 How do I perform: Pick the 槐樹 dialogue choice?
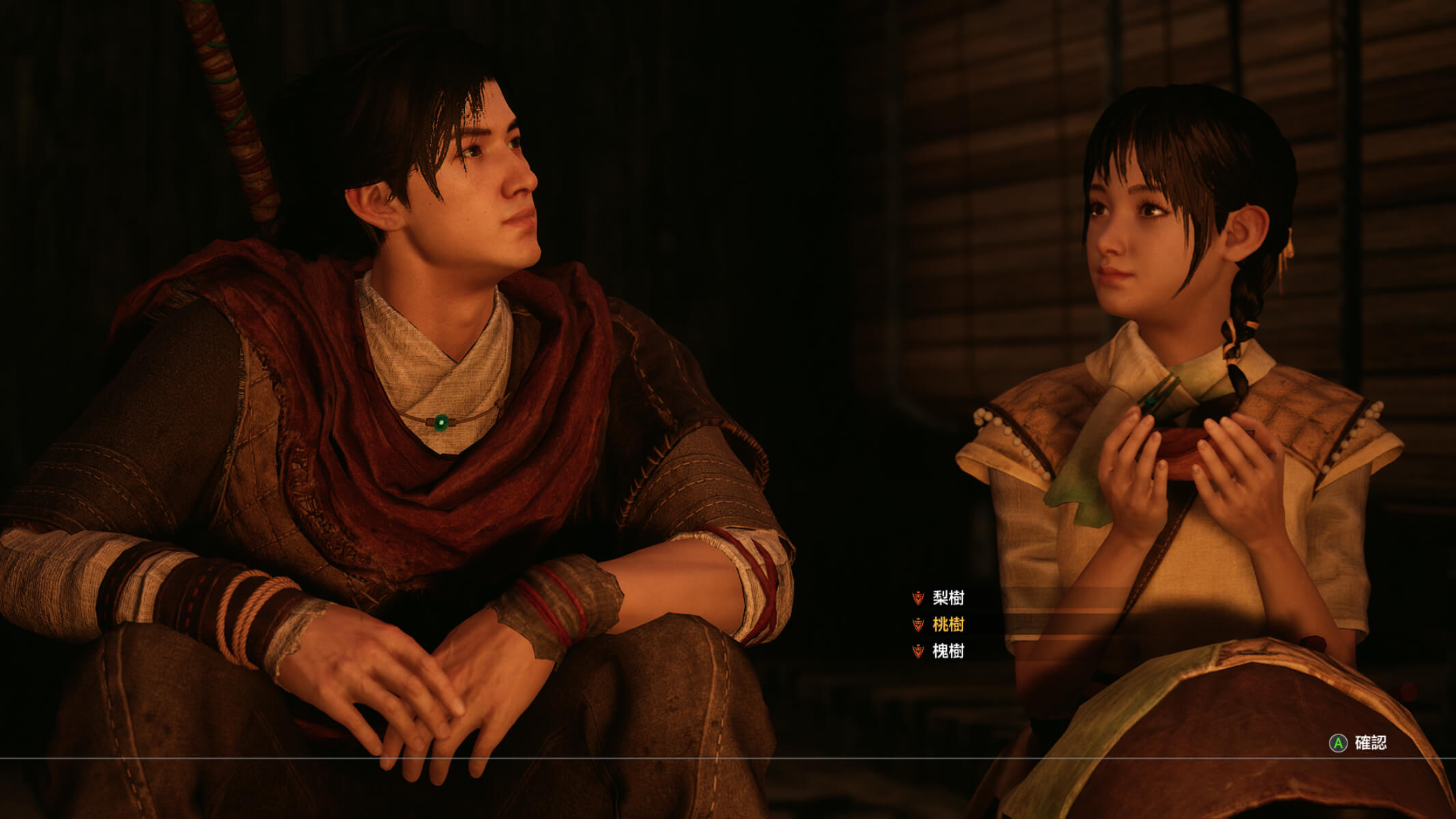(x=947, y=651)
